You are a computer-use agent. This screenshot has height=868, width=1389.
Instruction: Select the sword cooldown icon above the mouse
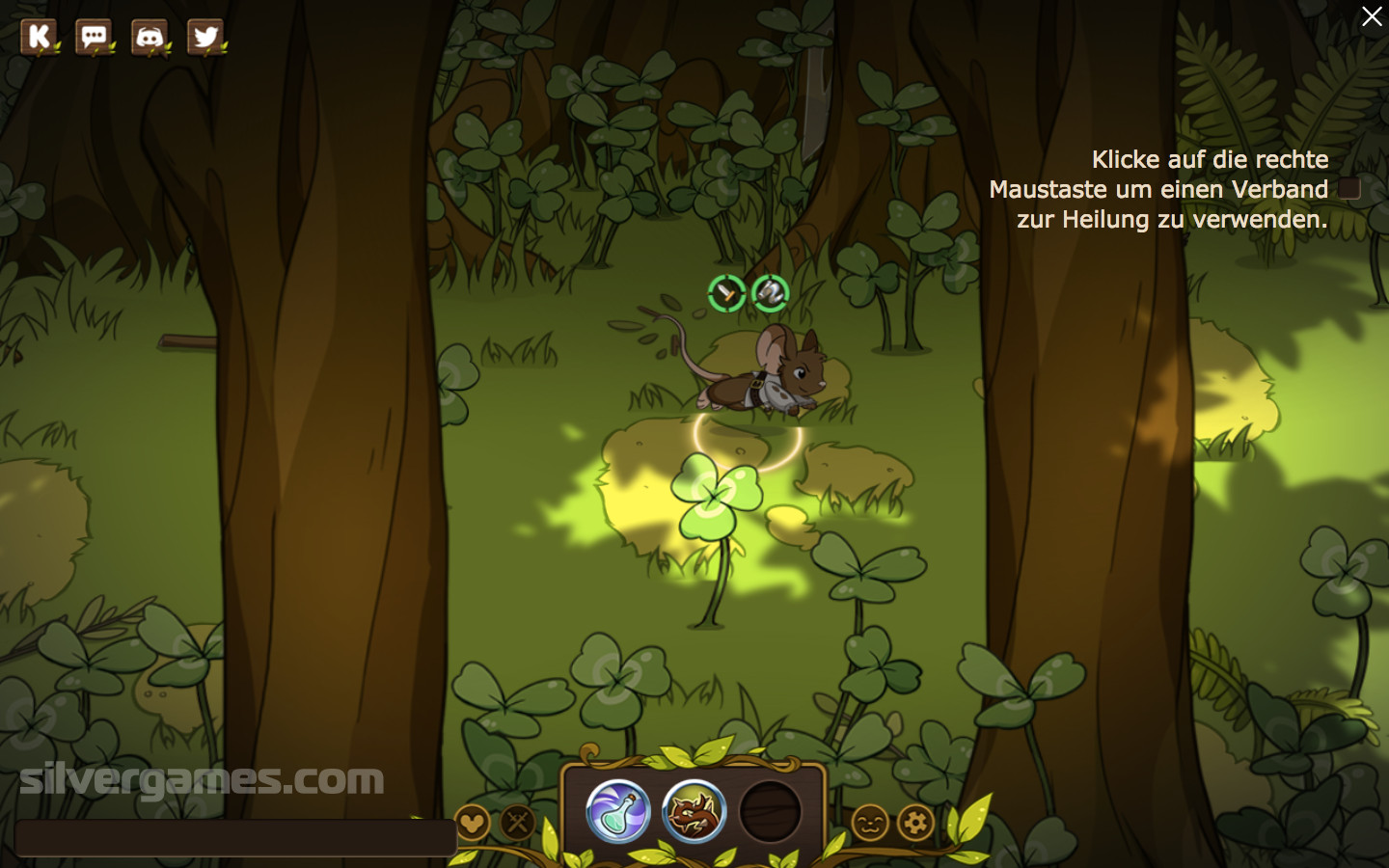(x=726, y=293)
